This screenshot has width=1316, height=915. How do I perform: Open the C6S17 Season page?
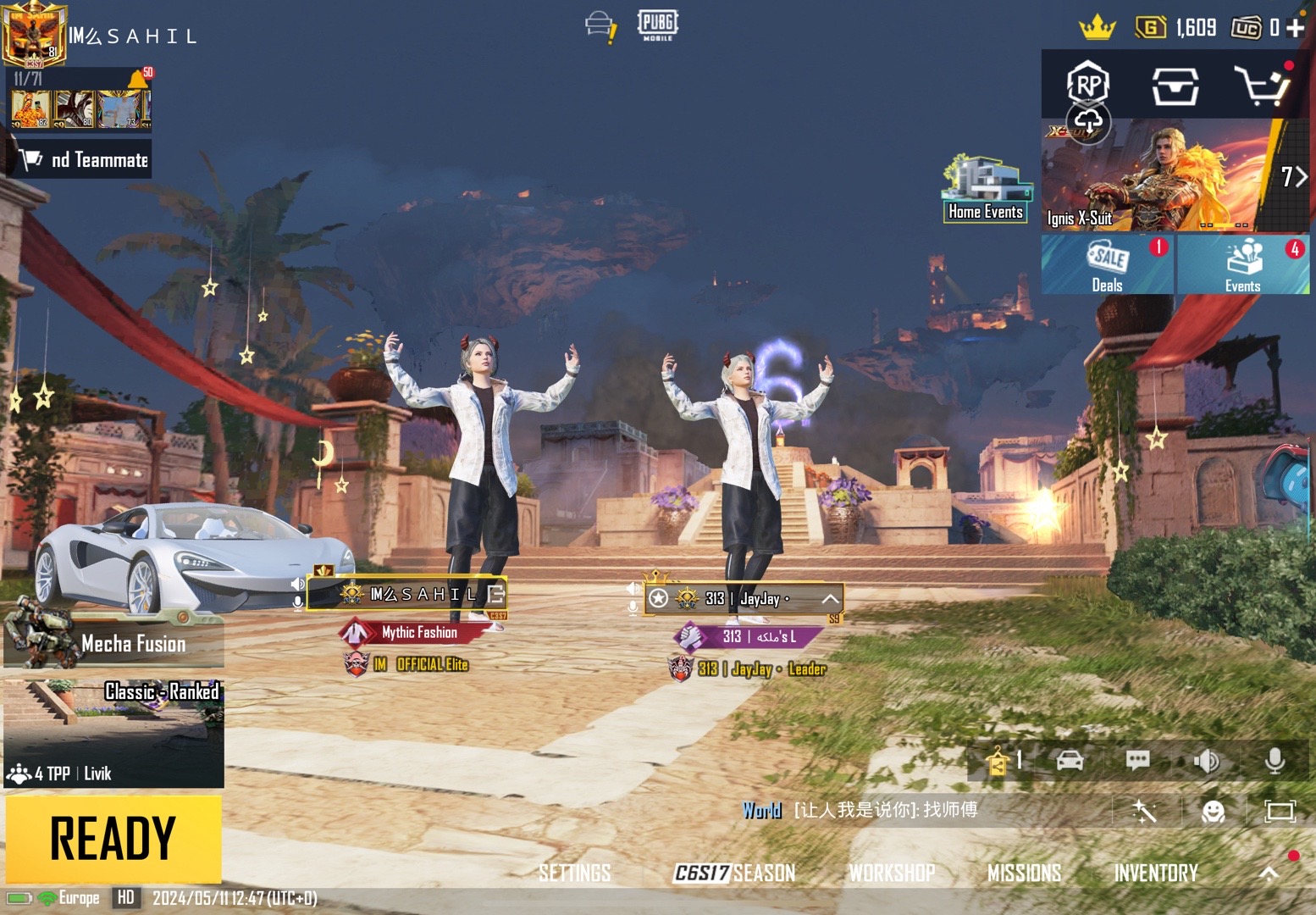734,873
